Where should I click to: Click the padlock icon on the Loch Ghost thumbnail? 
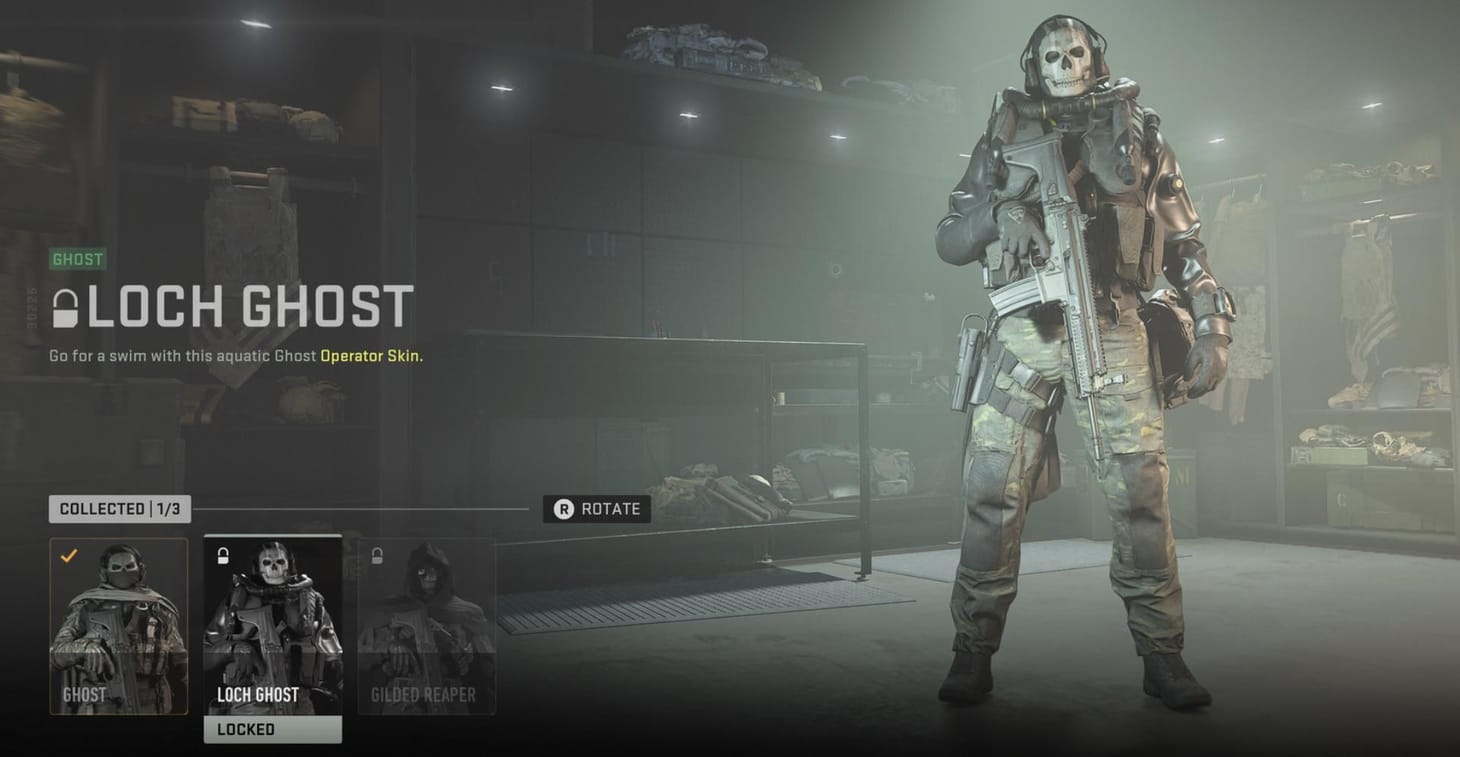coord(222,557)
